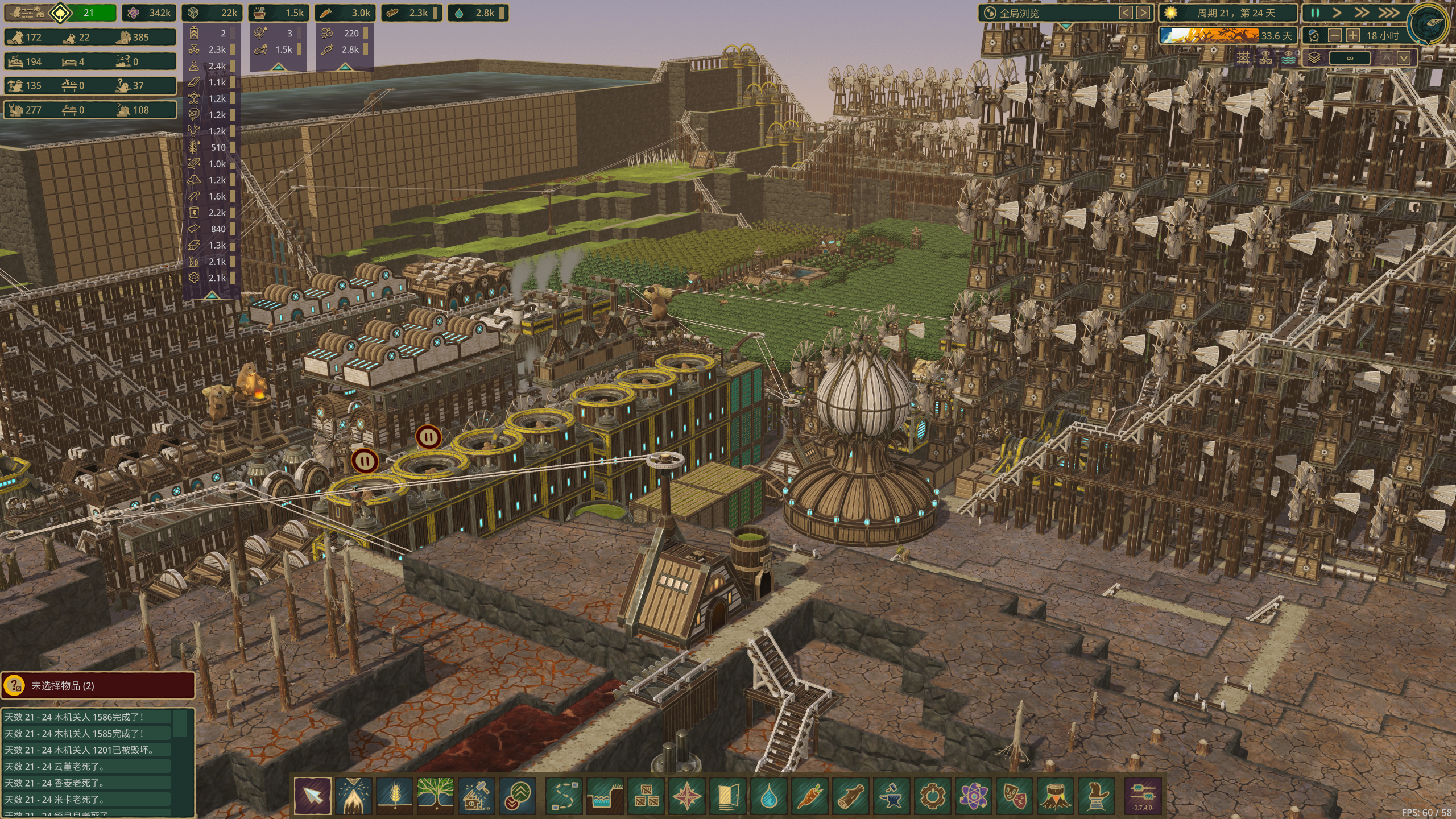Lower visible layer with down arrow

pyautogui.click(x=1403, y=58)
